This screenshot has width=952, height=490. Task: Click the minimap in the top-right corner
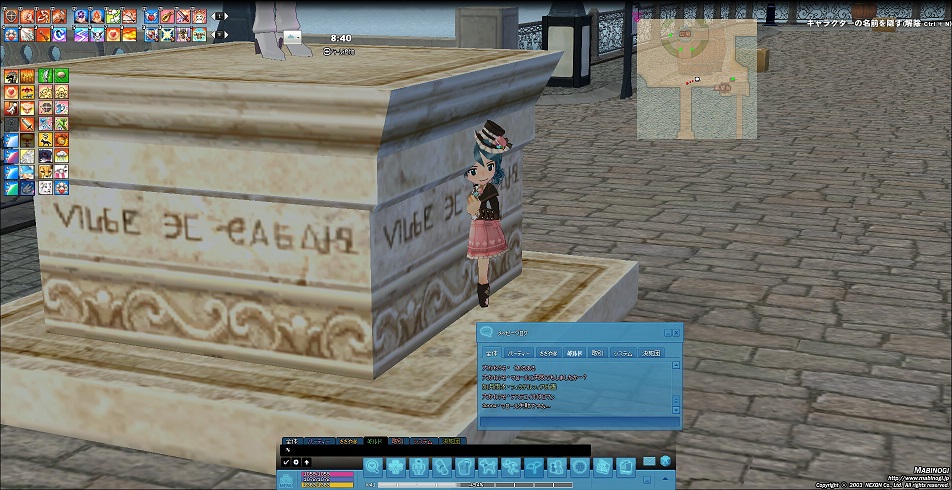(x=697, y=78)
